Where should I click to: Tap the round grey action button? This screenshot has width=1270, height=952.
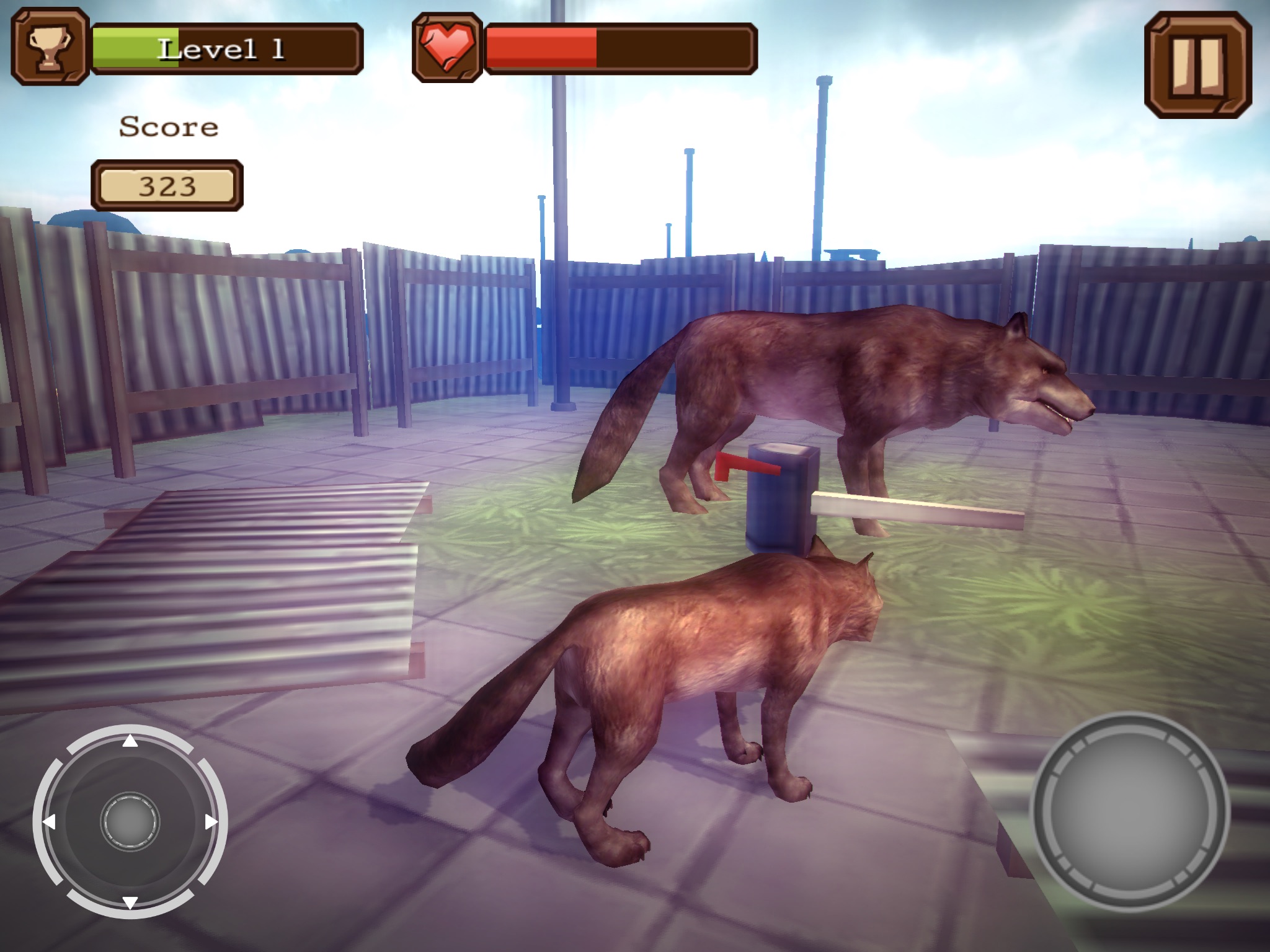coord(1129,812)
